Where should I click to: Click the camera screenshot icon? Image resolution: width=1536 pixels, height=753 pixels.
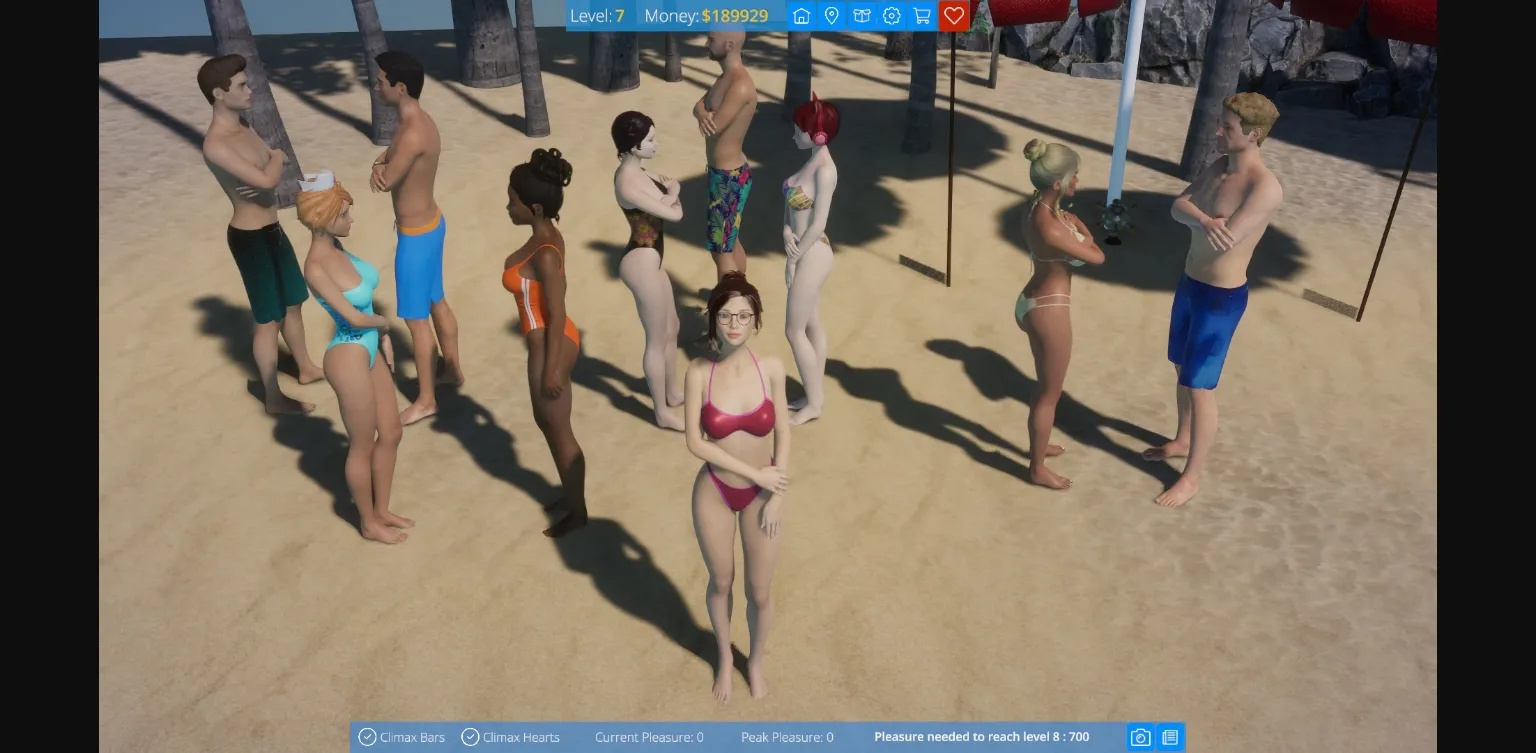point(1140,737)
